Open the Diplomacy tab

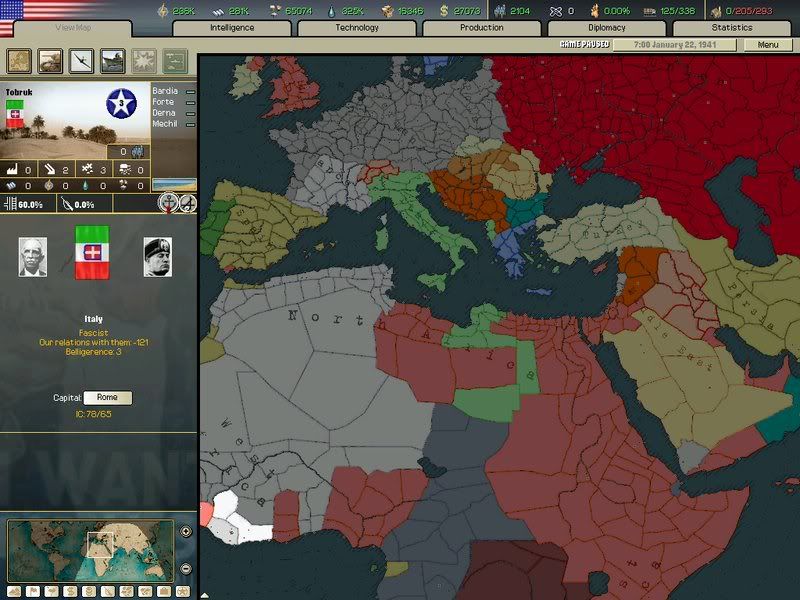(607, 28)
